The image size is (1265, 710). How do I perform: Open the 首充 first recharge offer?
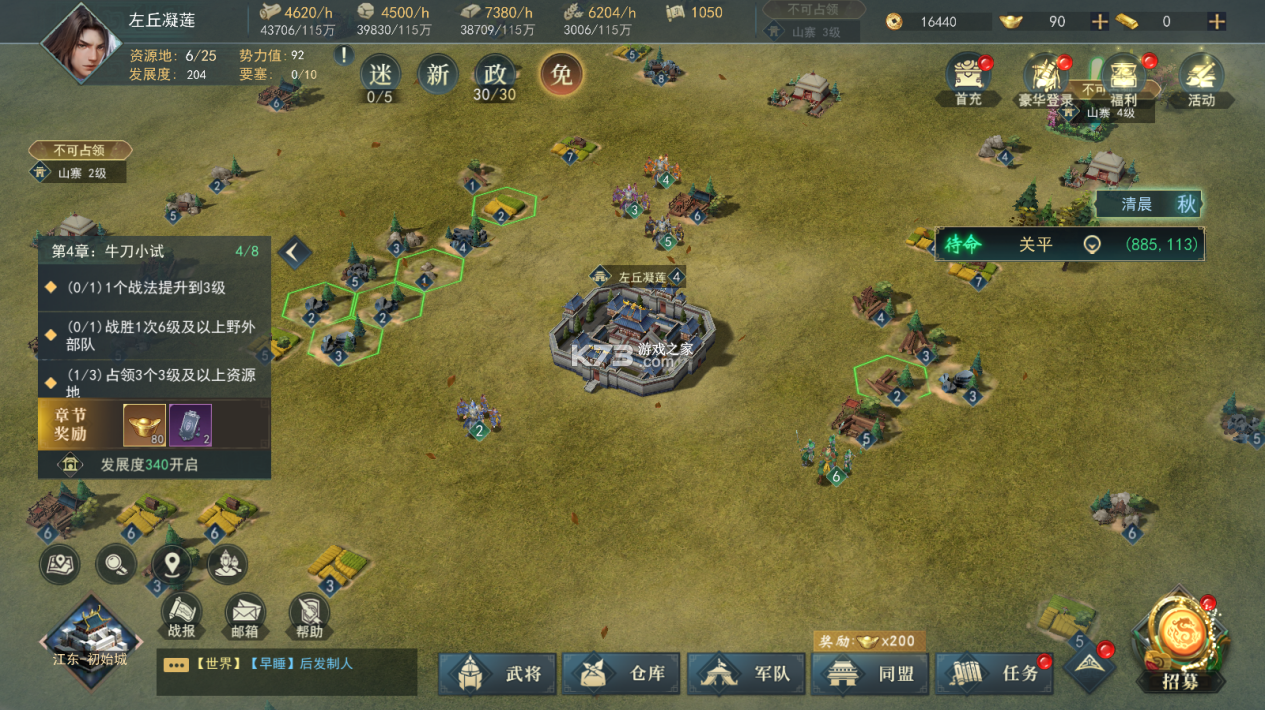click(x=968, y=80)
